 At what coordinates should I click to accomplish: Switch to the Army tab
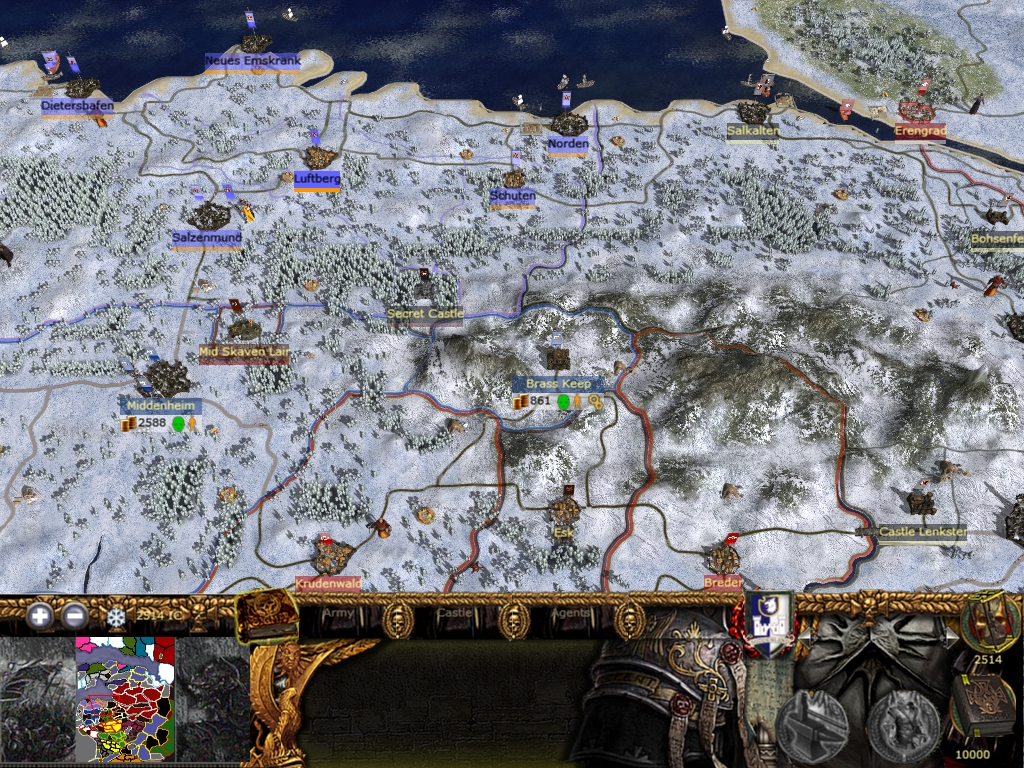coord(340,612)
